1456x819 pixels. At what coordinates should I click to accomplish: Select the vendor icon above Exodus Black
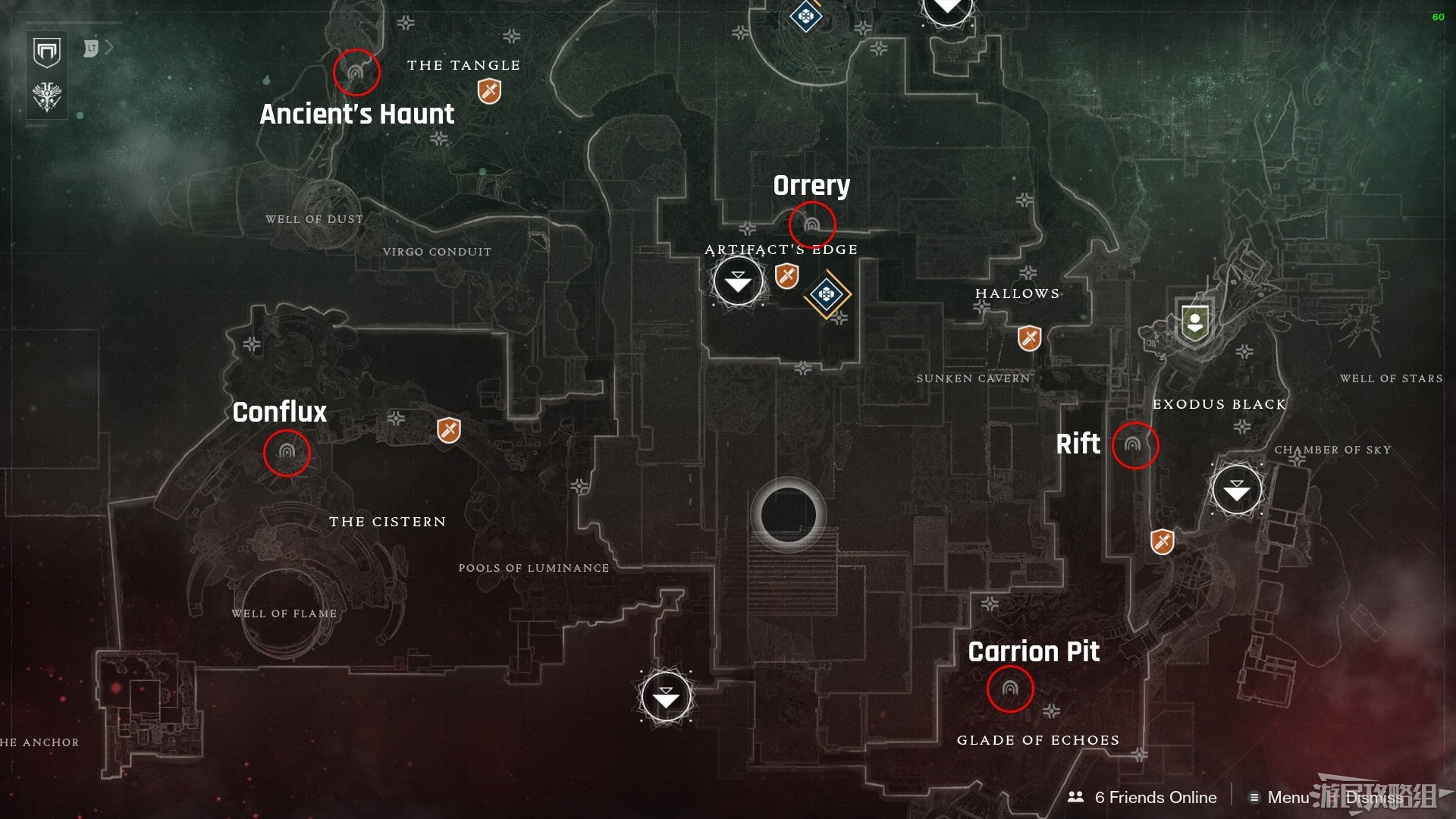click(x=1195, y=322)
